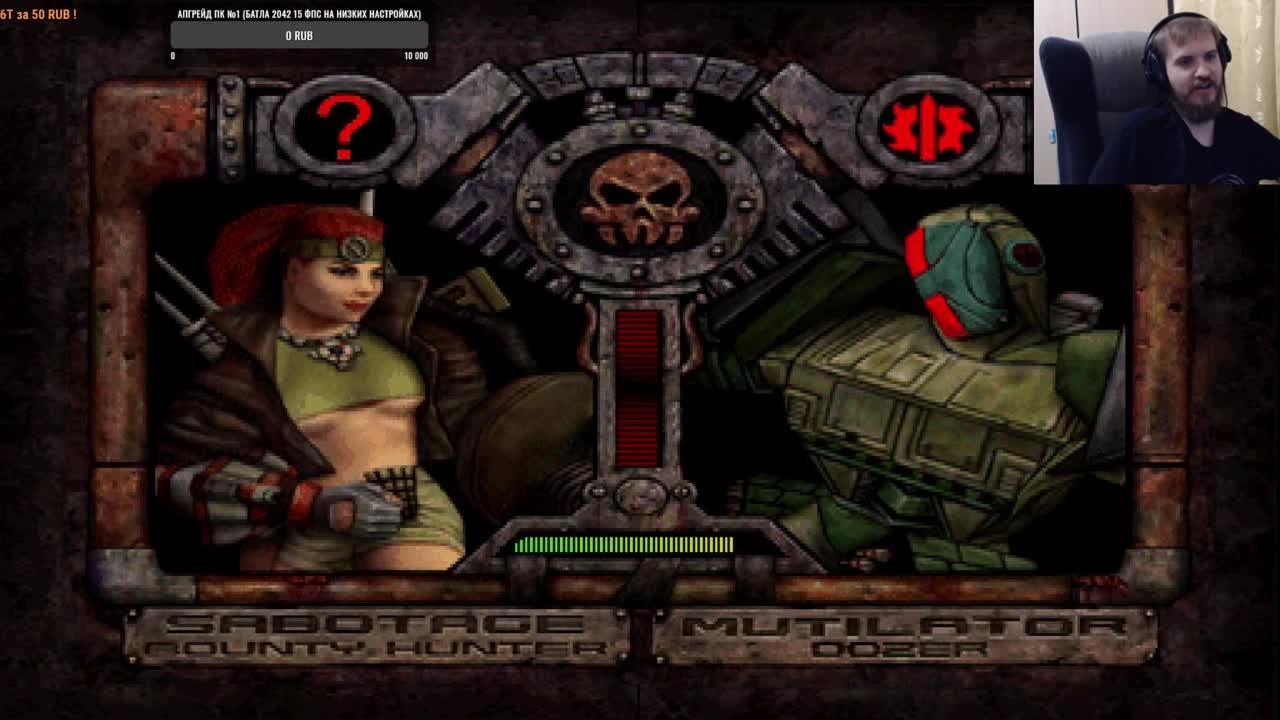Viewport: 1280px width, 720px height.
Task: Click the red spiked faction emblem
Action: [x=928, y=127]
